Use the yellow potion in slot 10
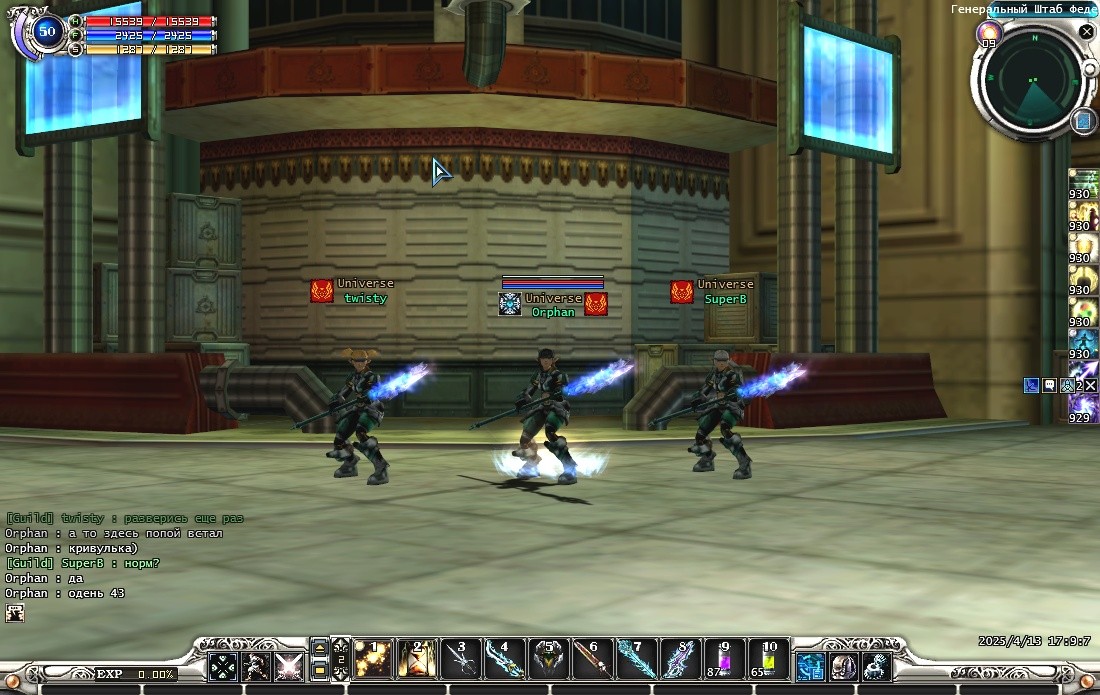 click(769, 659)
